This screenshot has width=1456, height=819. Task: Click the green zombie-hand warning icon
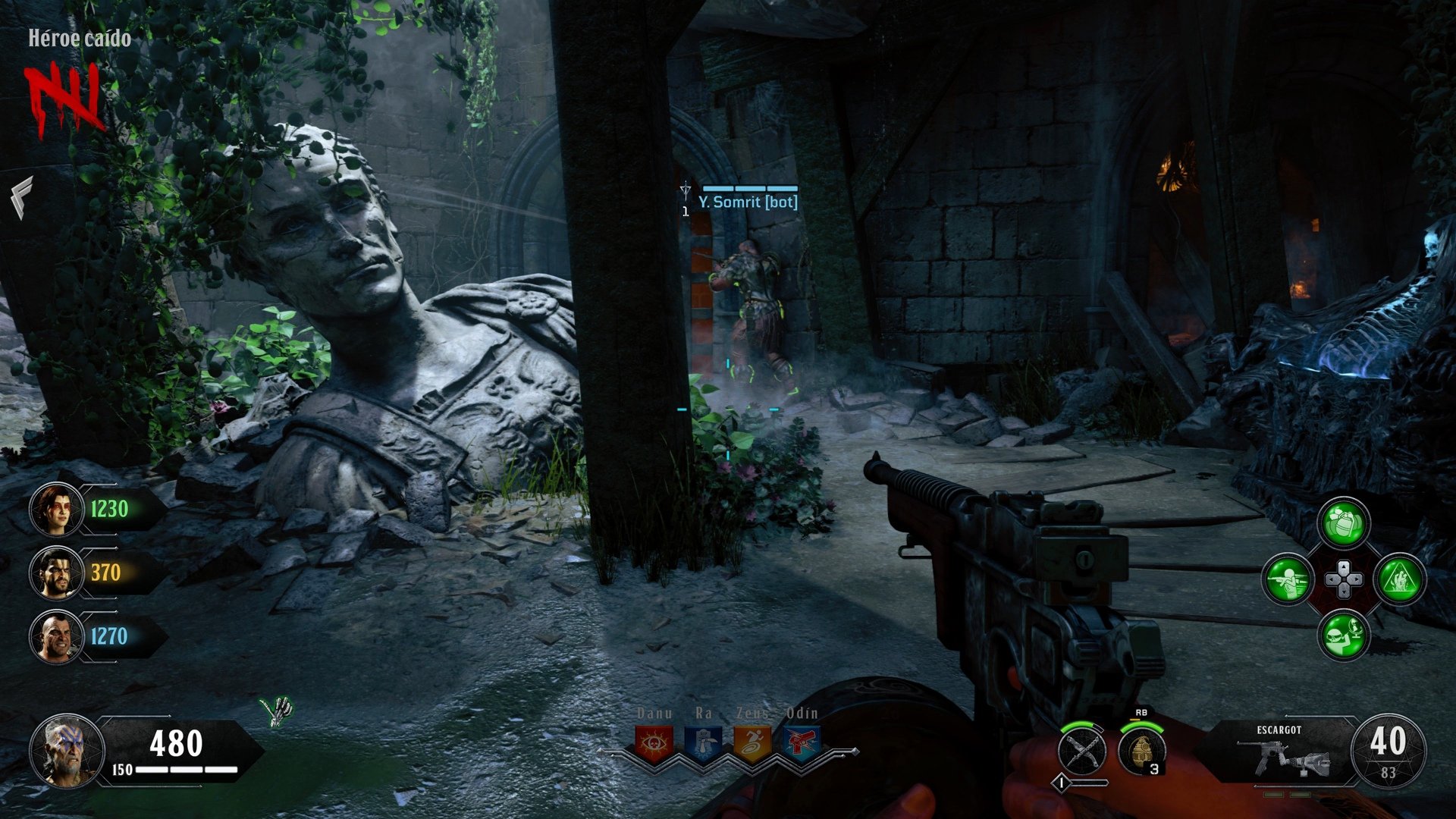[x=1399, y=579]
